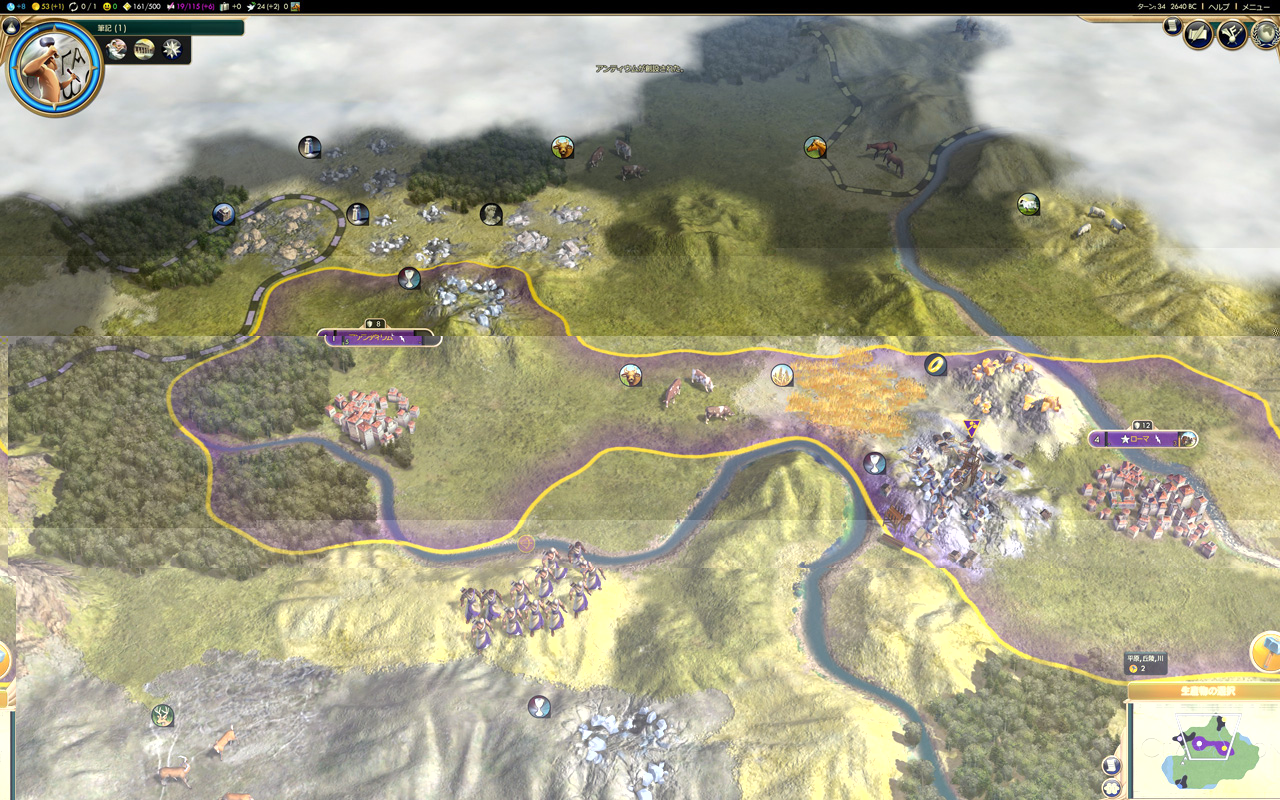
Task: Open the hammer production notification
Action: point(1266,650)
